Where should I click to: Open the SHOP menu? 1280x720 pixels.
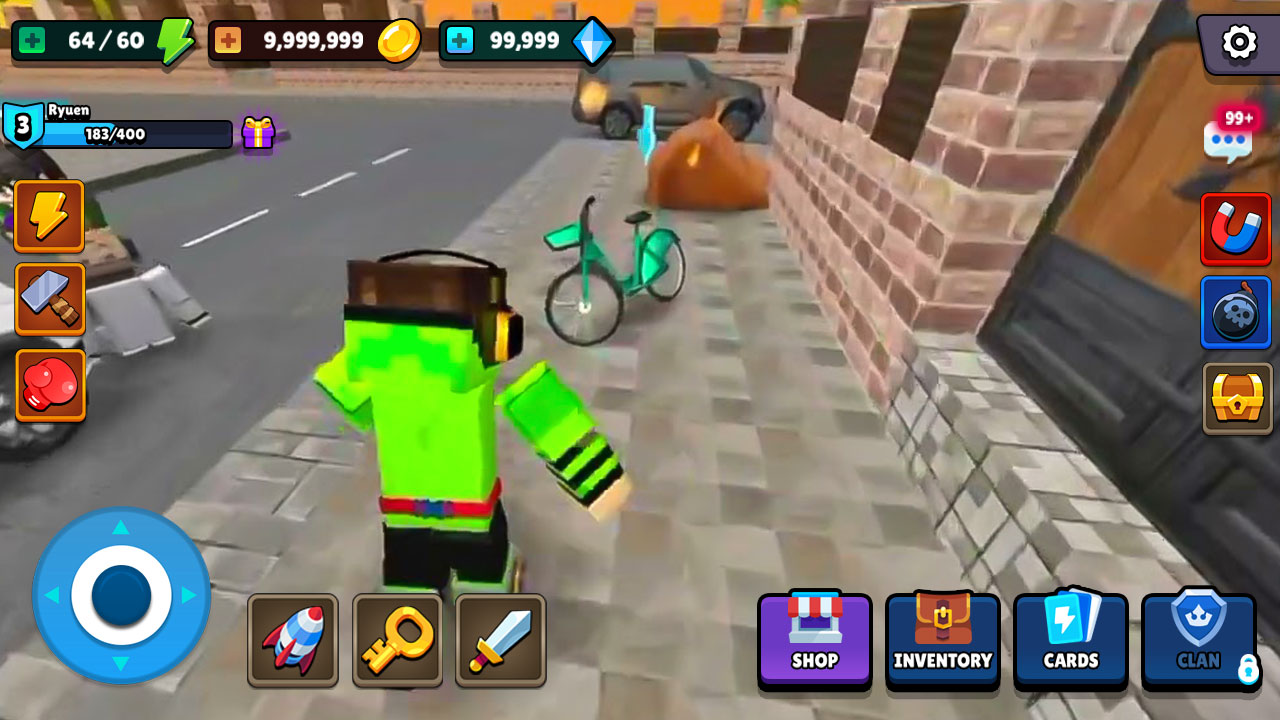(814, 640)
